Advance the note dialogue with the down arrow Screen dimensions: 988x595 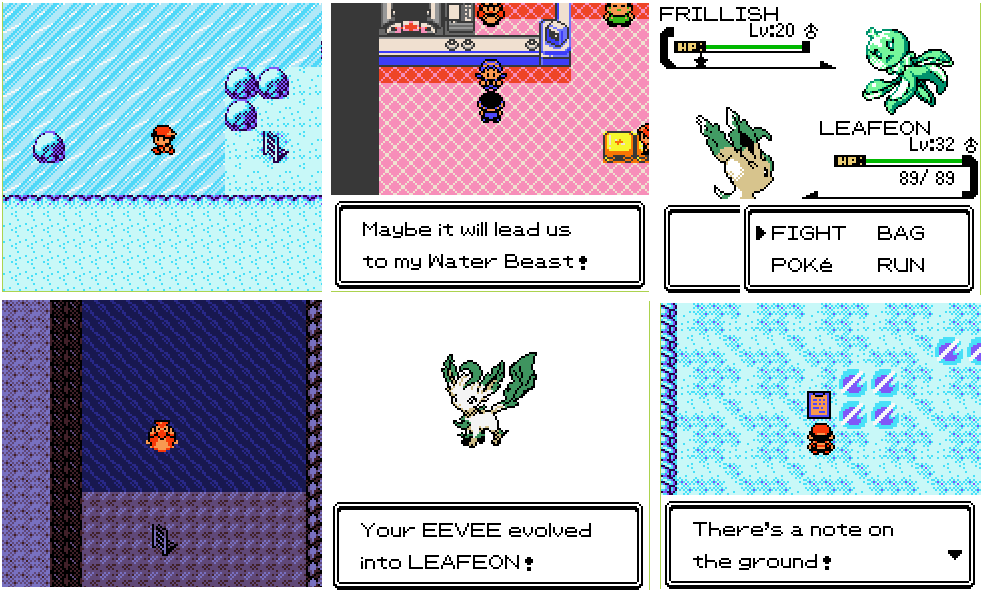point(954,555)
